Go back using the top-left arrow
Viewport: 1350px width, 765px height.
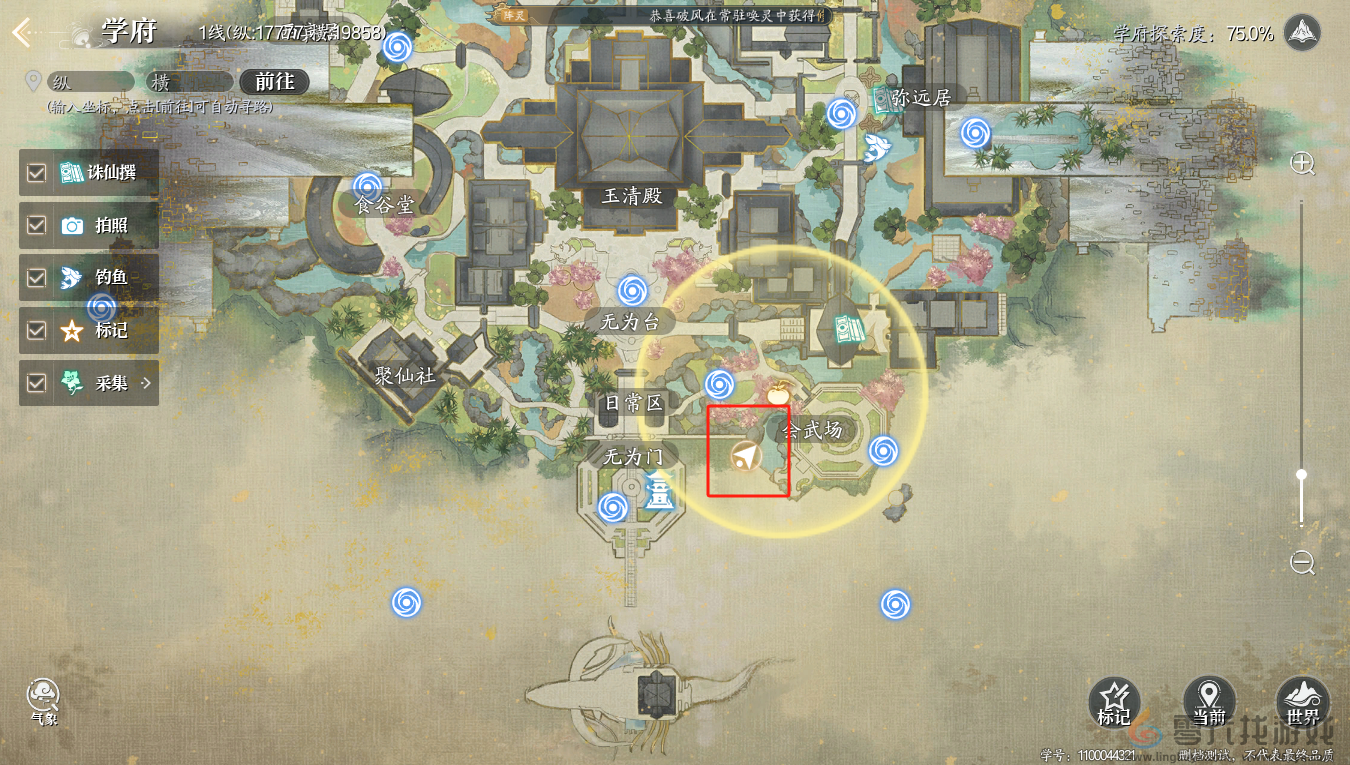pyautogui.click(x=21, y=32)
